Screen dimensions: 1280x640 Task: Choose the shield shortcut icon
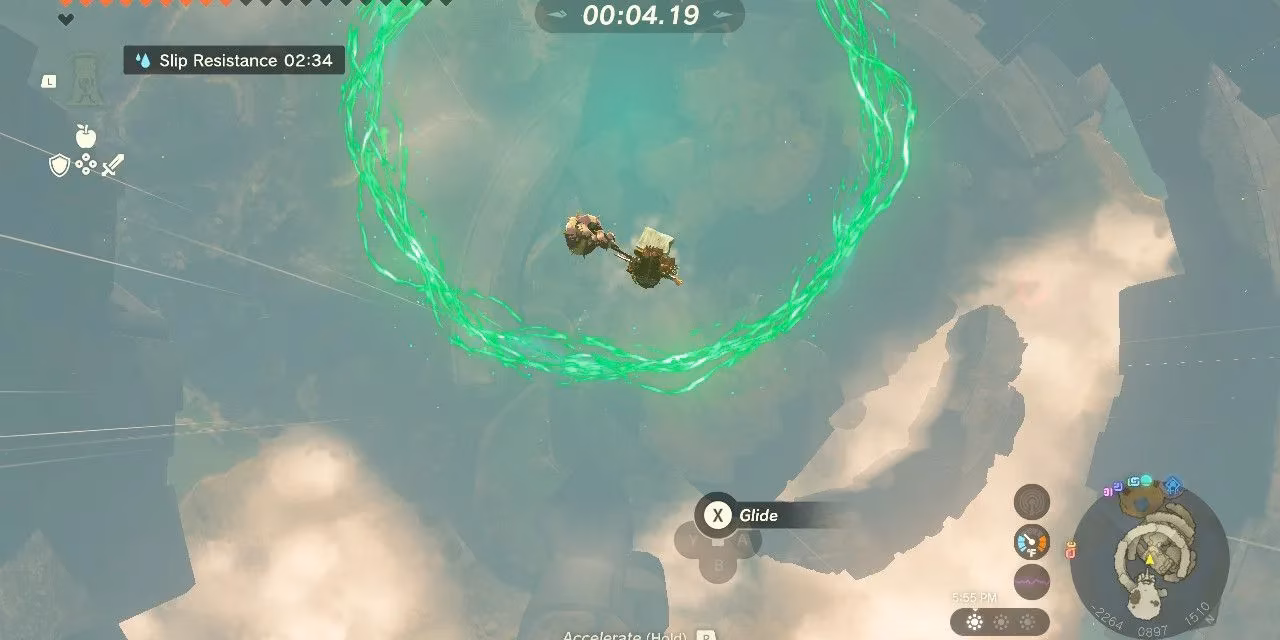[x=59, y=165]
